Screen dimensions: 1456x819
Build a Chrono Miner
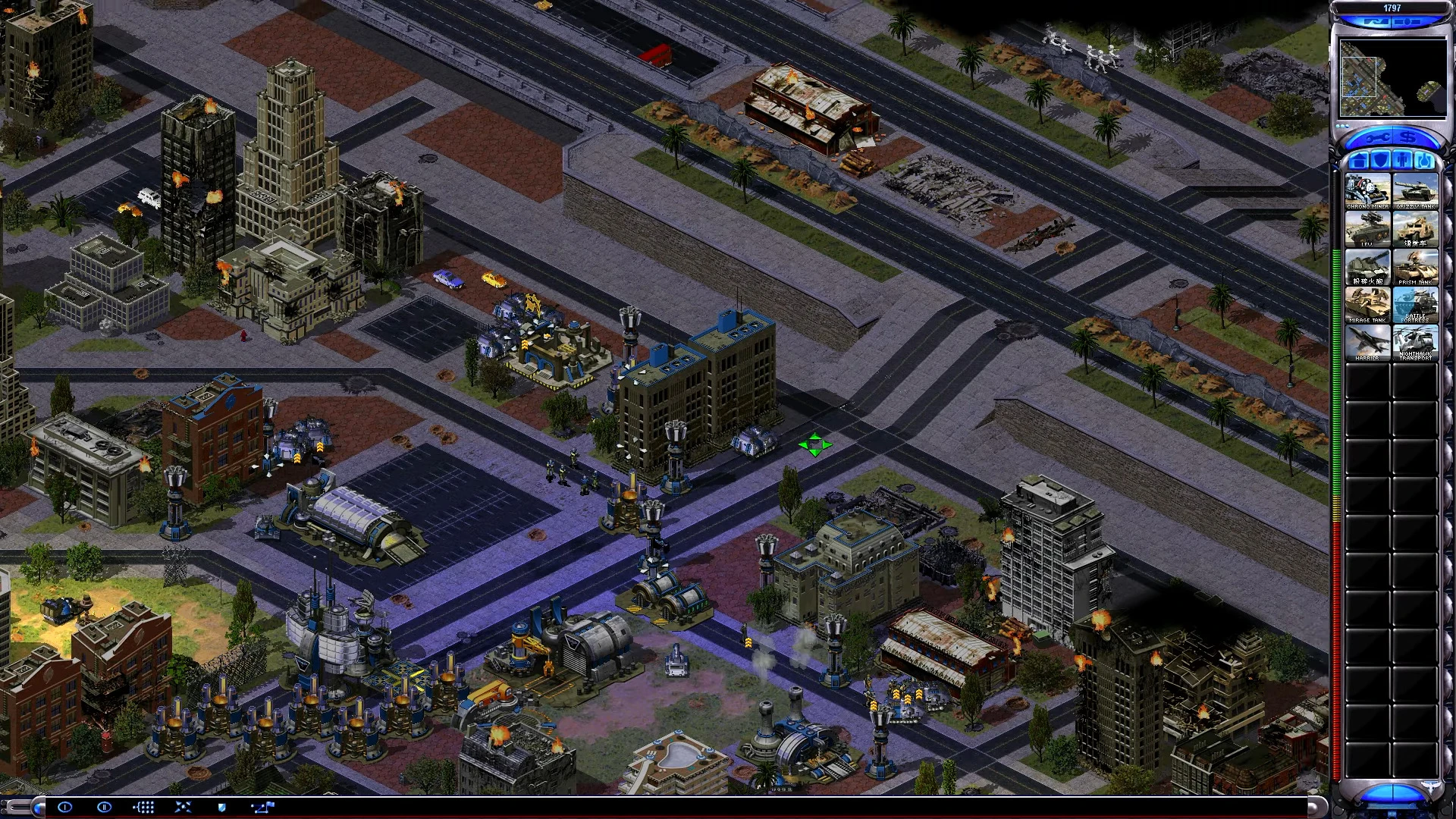(1368, 192)
